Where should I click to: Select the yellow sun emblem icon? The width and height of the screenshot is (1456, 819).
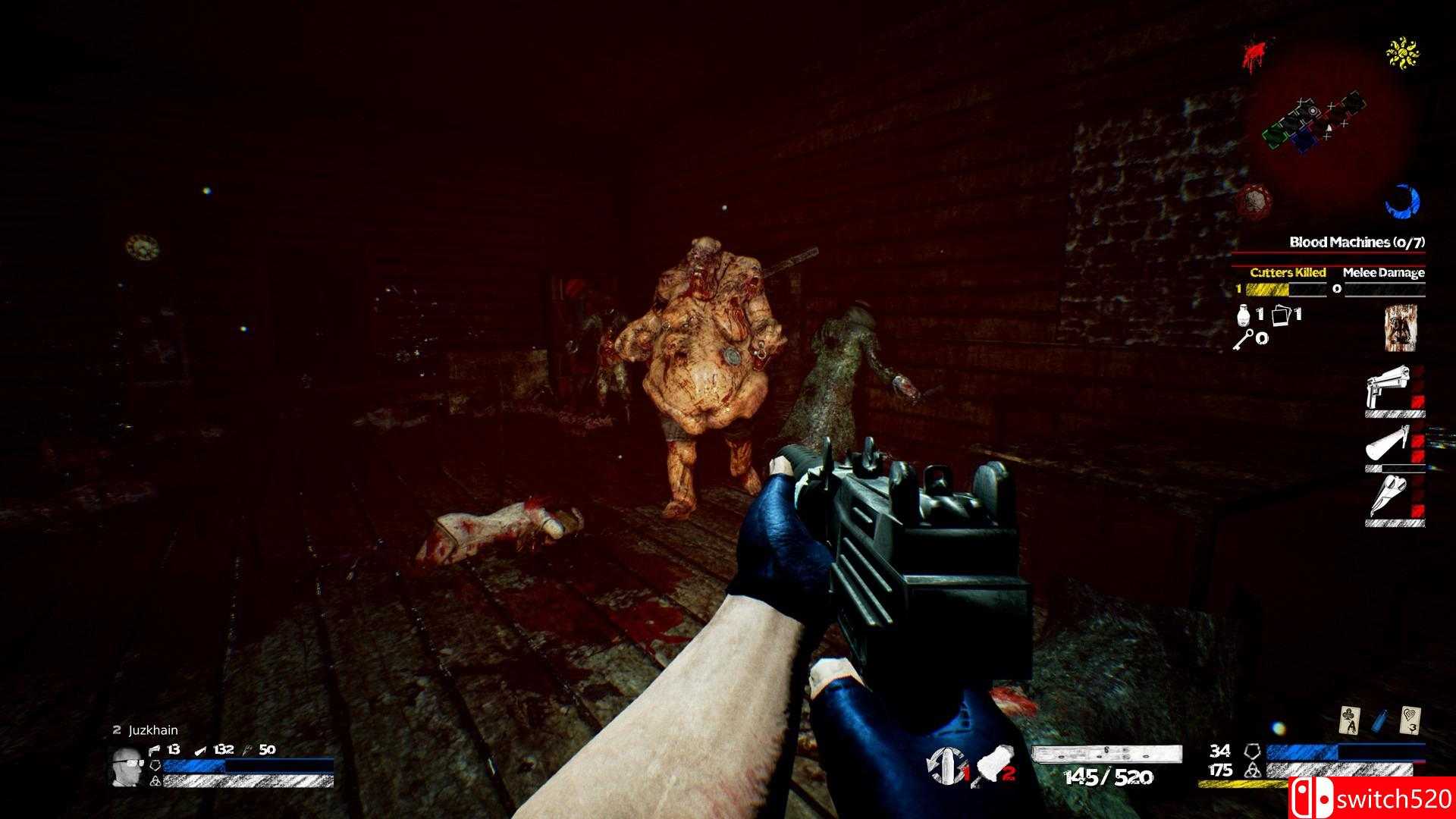(x=1402, y=53)
